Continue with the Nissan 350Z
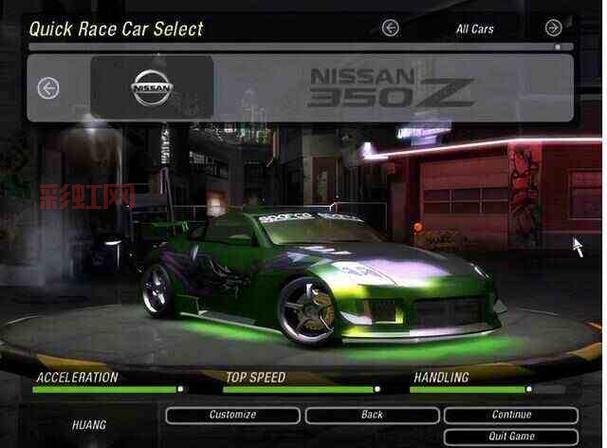 511,415
